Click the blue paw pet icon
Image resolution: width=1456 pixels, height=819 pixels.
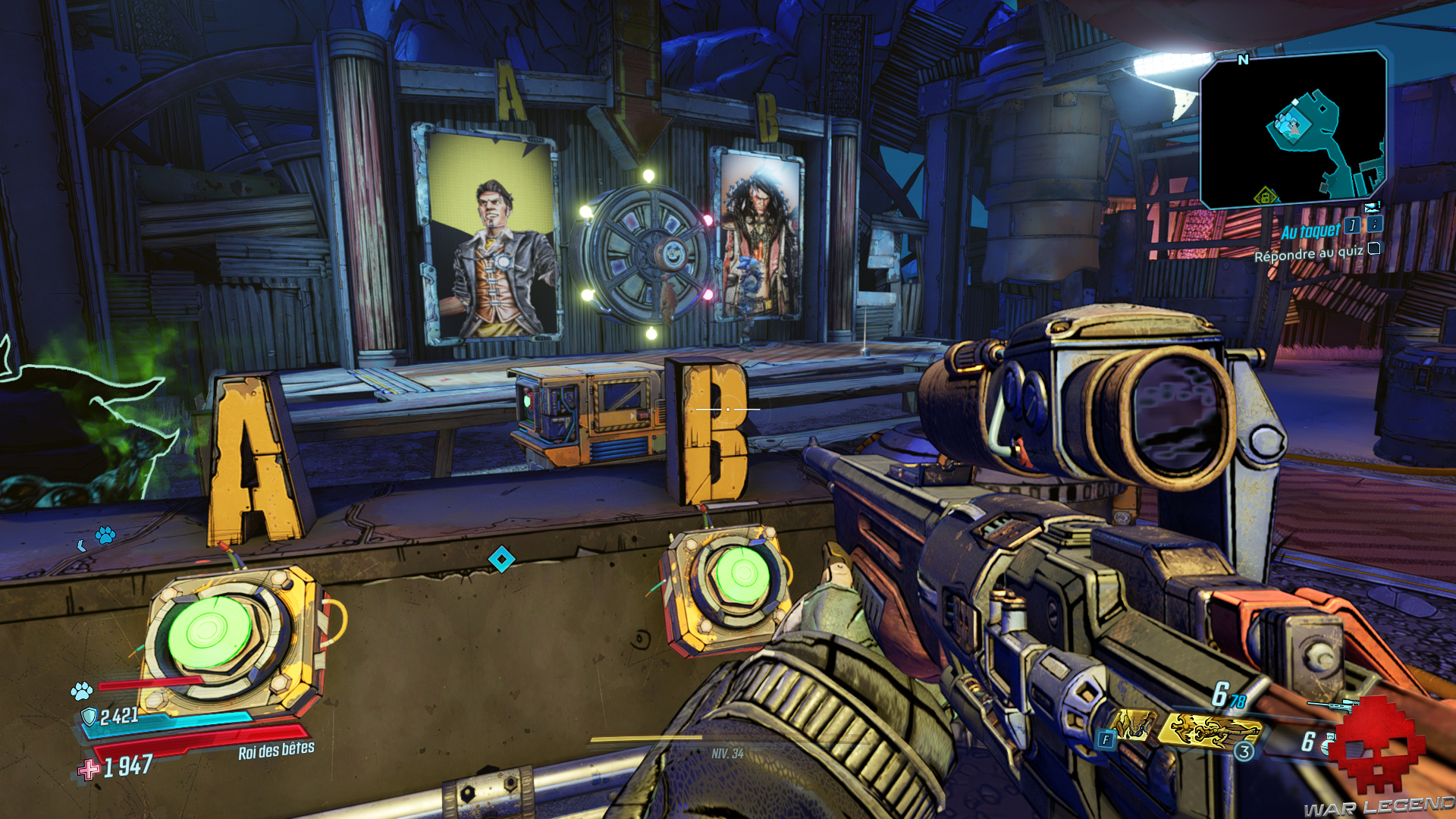81,691
